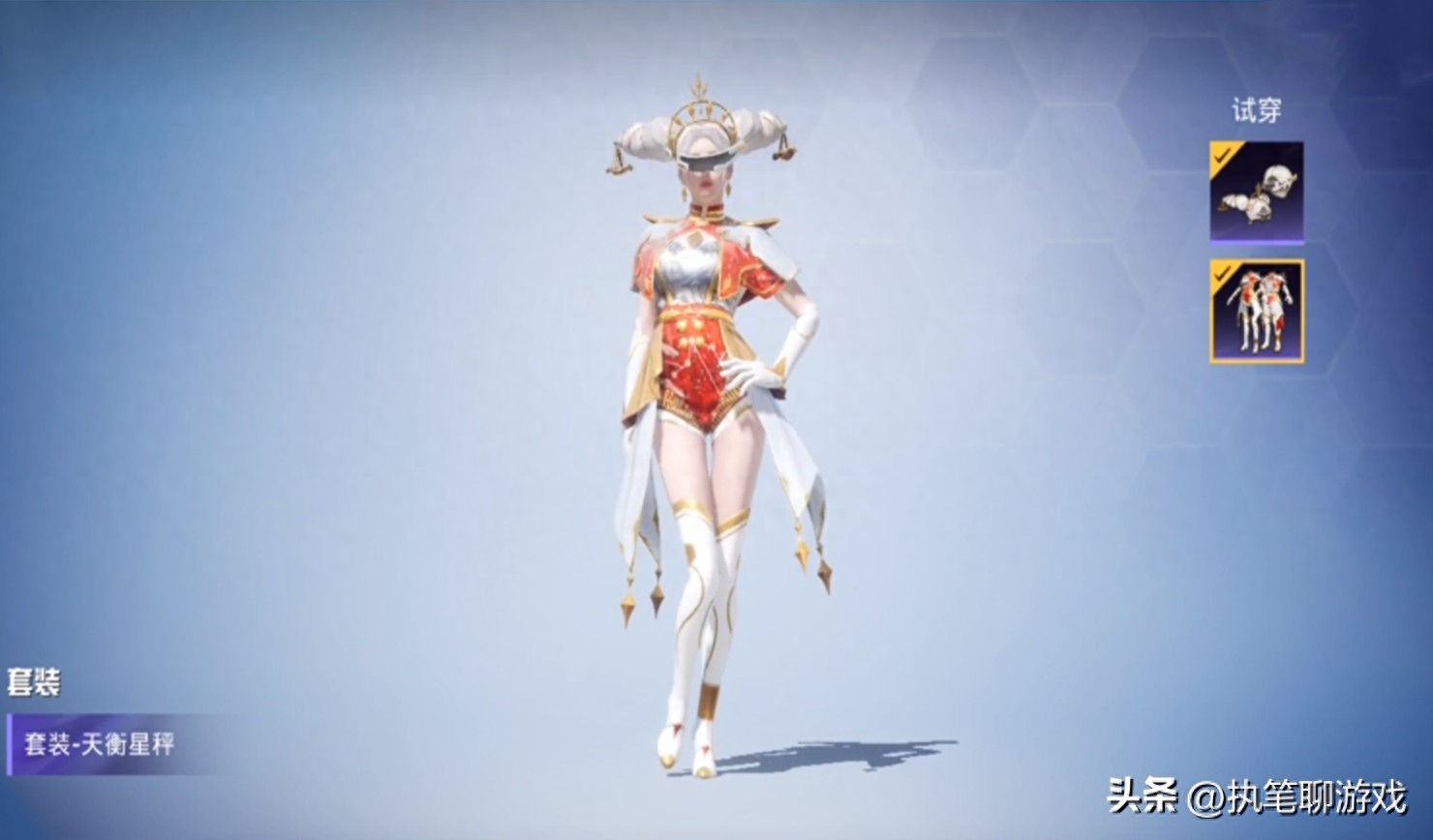1433x840 pixels.
Task: Choose the 套装-天衡星秤 set entry
Action: [x=102, y=744]
